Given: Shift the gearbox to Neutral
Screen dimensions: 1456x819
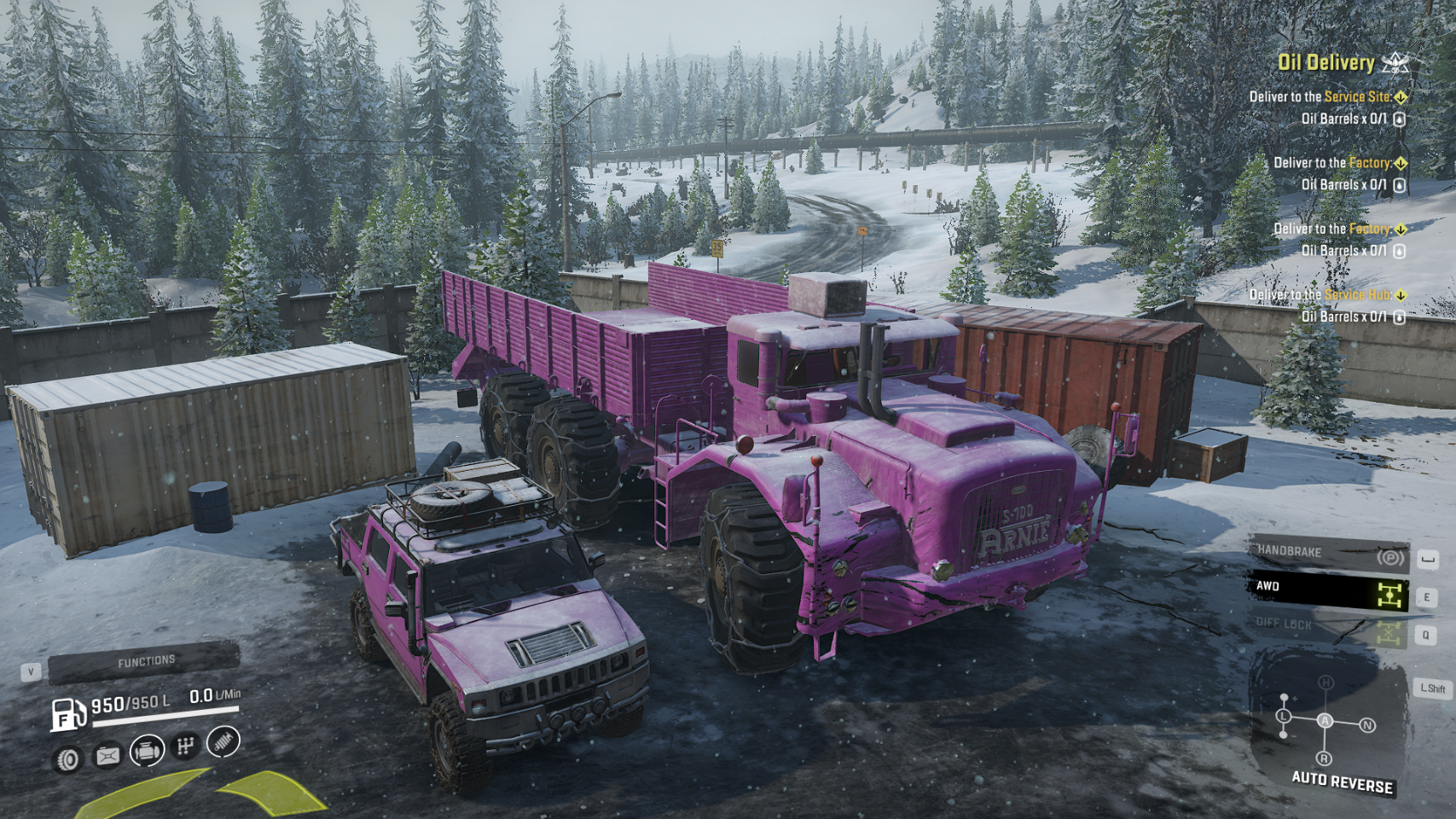Looking at the screenshot, I should click(x=1367, y=725).
